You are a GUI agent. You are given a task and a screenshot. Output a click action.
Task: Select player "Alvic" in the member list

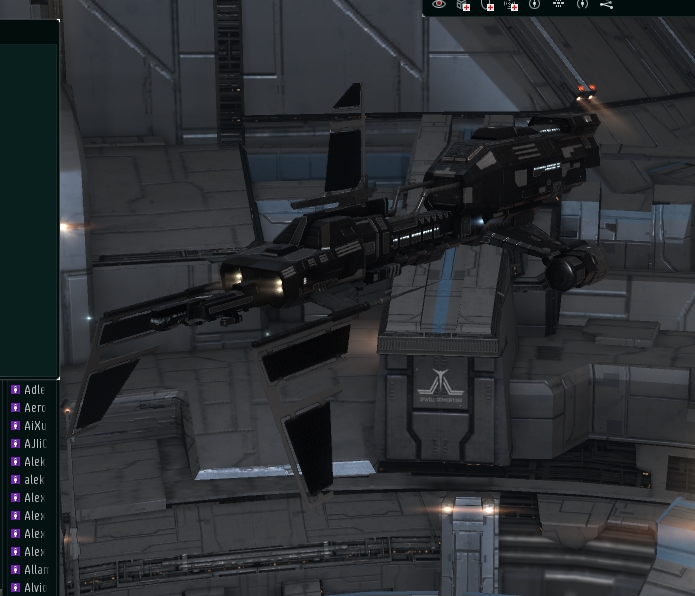(x=35, y=588)
